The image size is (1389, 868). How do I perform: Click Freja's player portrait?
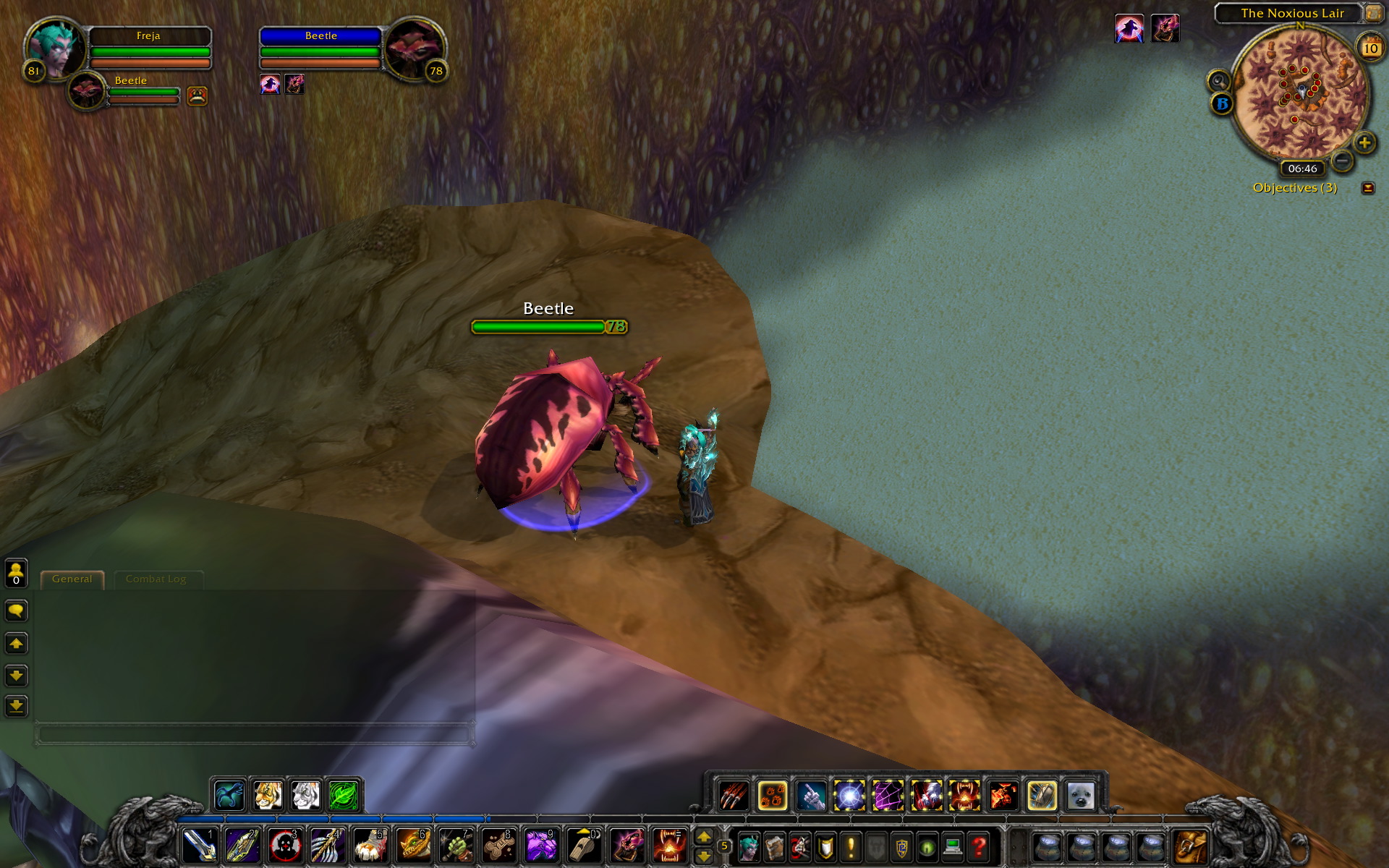pos(54,49)
